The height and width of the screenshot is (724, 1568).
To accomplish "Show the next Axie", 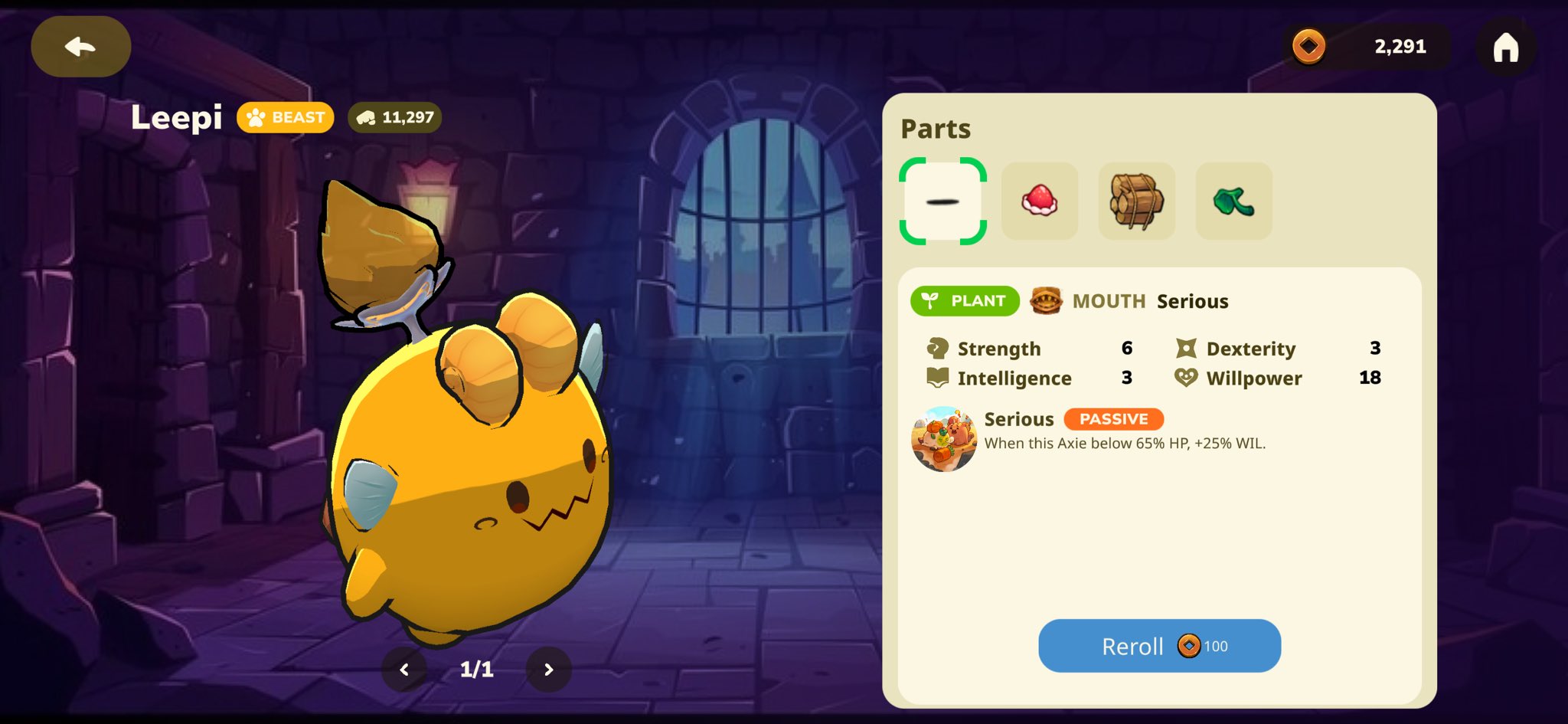I will point(548,670).
